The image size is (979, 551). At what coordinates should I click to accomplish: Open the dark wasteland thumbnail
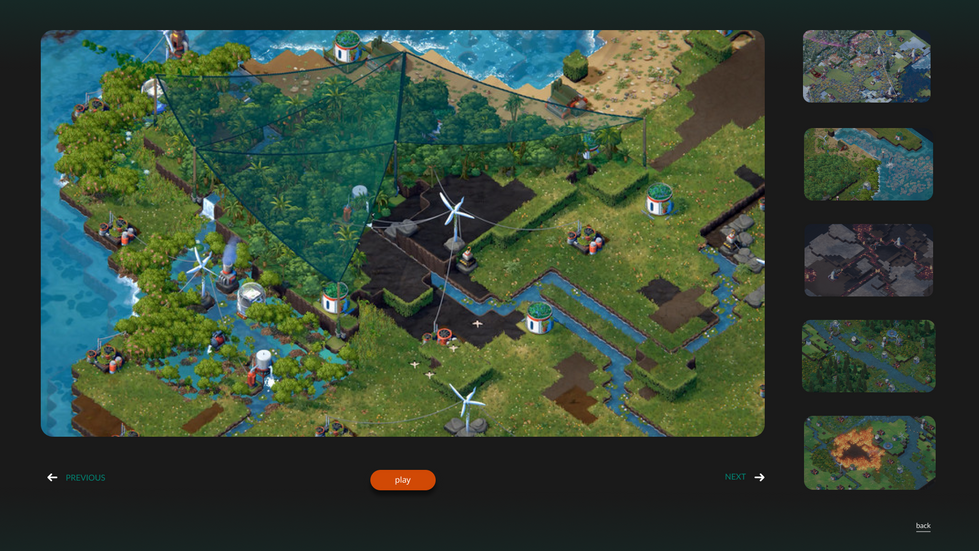pyautogui.click(x=868, y=260)
